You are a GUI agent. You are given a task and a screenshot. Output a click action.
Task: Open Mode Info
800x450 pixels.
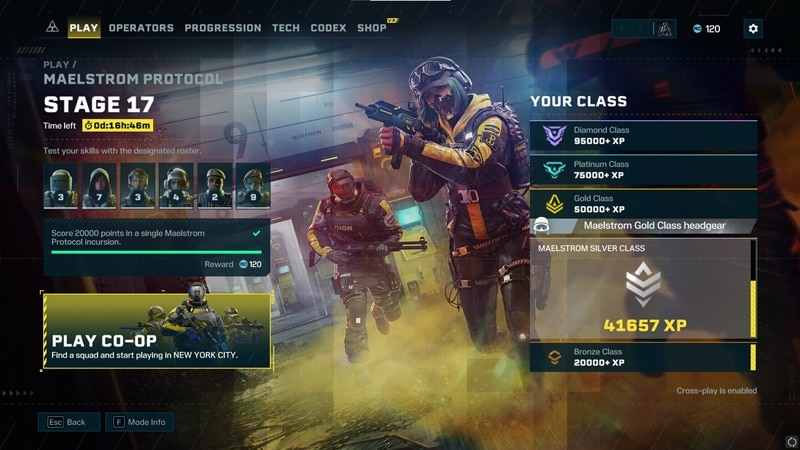coord(138,422)
